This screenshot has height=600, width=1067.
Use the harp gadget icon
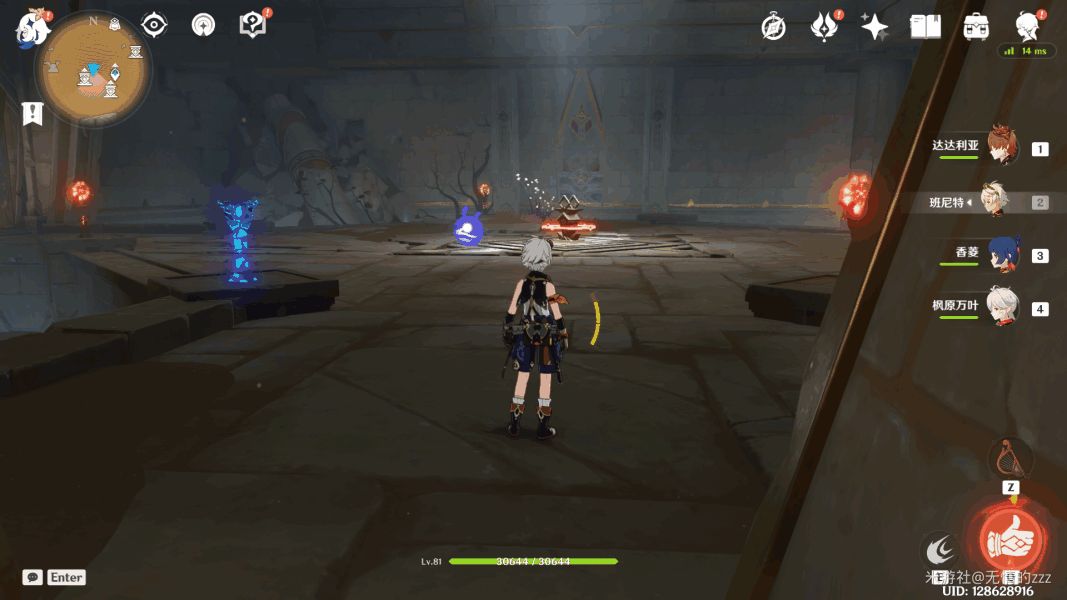coord(1010,459)
